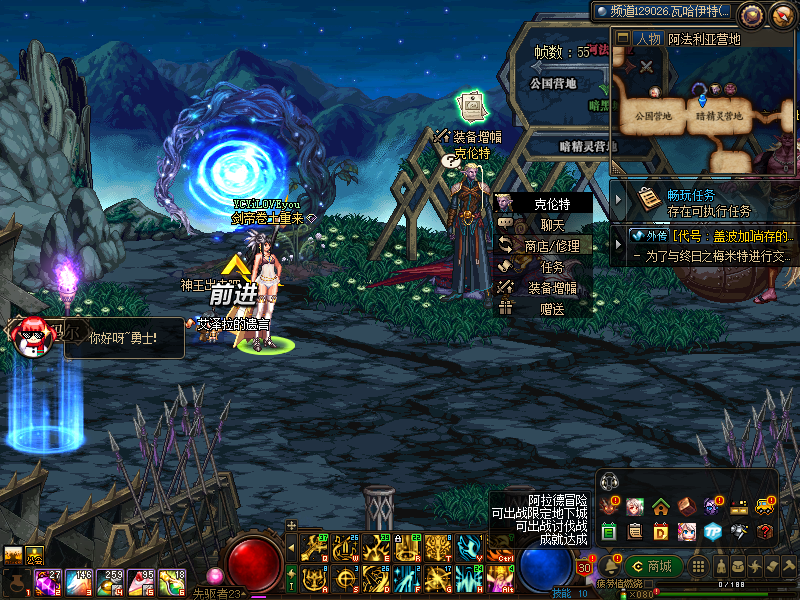Click the yellow taxi icon

click(x=765, y=506)
